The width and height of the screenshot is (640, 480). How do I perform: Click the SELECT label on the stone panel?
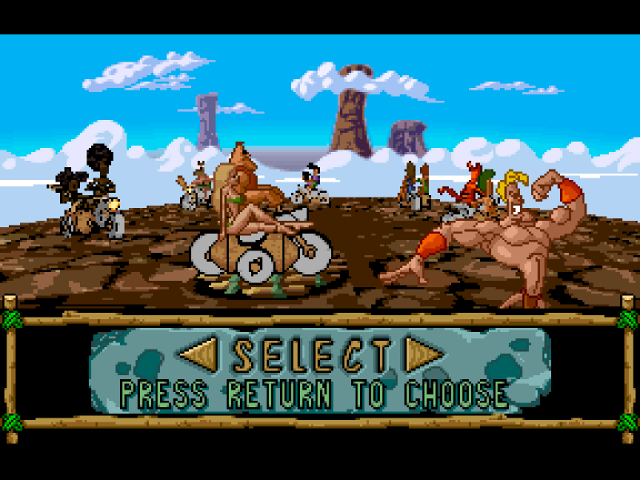(x=311, y=356)
